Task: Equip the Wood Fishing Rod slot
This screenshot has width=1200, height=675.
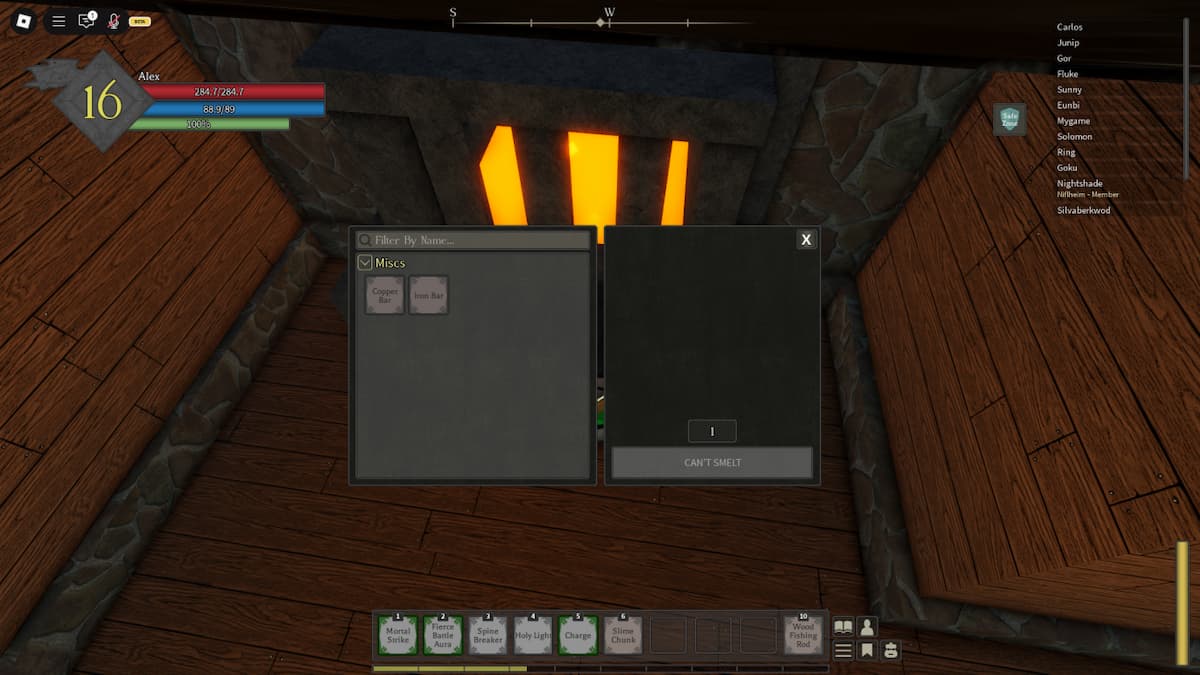Action: (x=803, y=635)
